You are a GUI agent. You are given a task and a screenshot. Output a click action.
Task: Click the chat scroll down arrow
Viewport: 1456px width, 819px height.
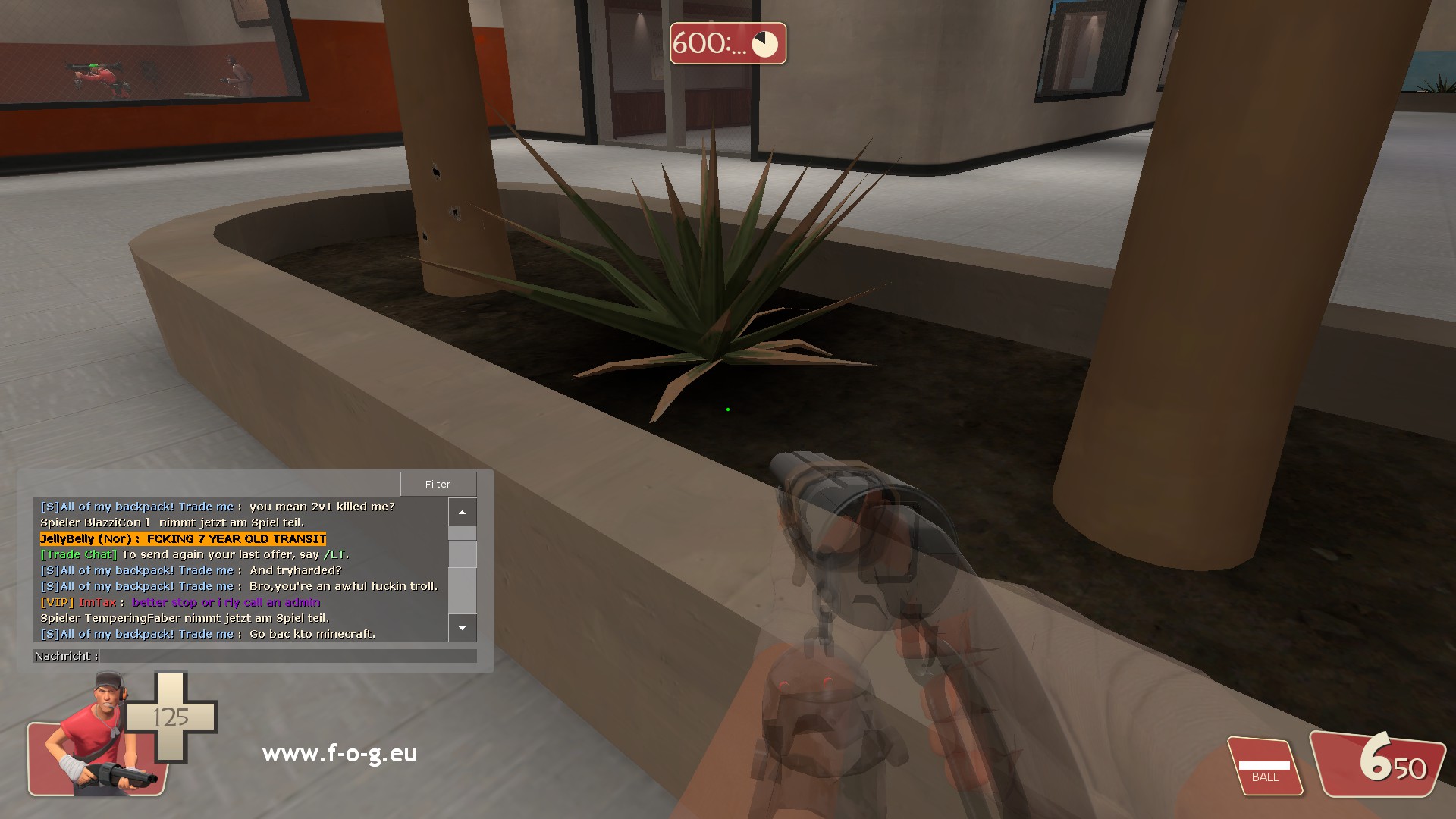point(462,628)
